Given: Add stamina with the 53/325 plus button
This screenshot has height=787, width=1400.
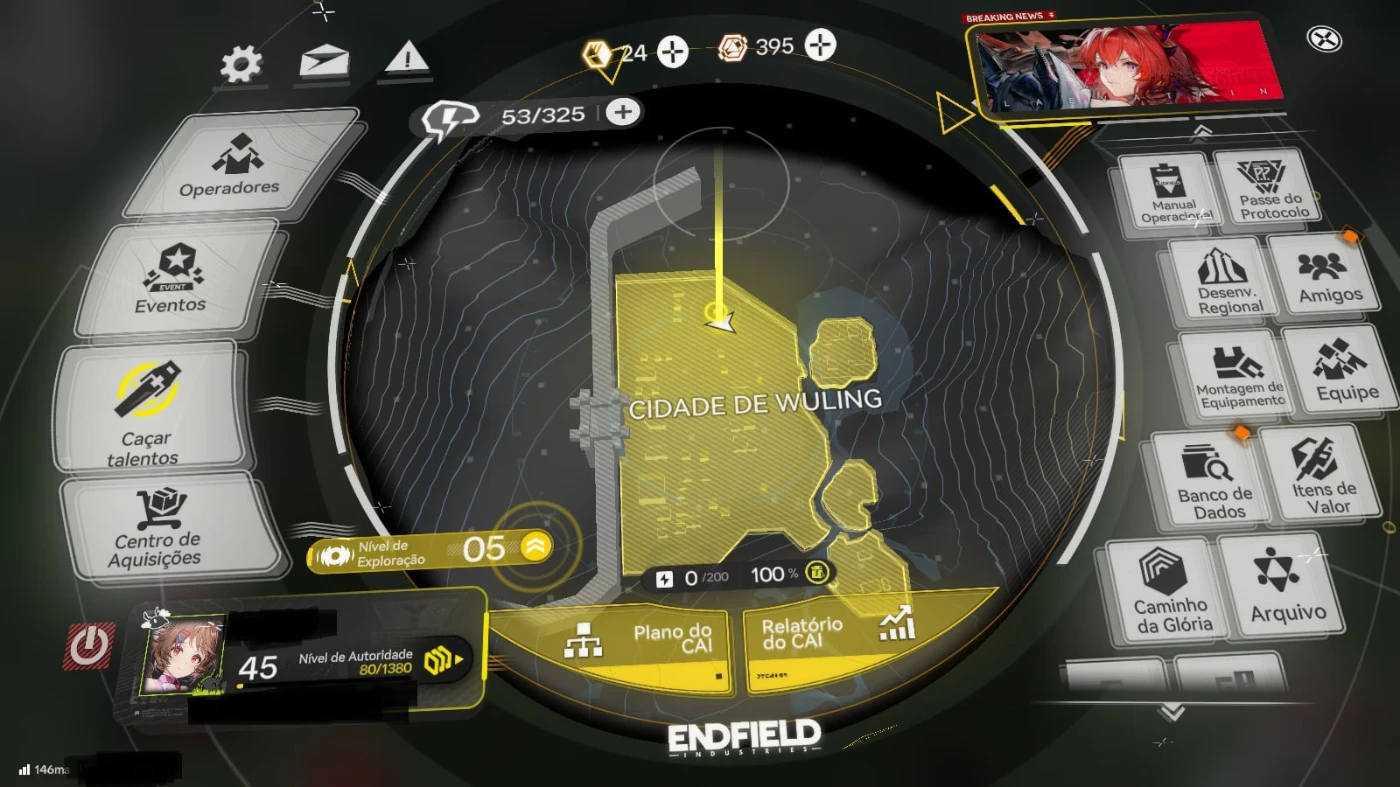Looking at the screenshot, I should click(x=623, y=112).
